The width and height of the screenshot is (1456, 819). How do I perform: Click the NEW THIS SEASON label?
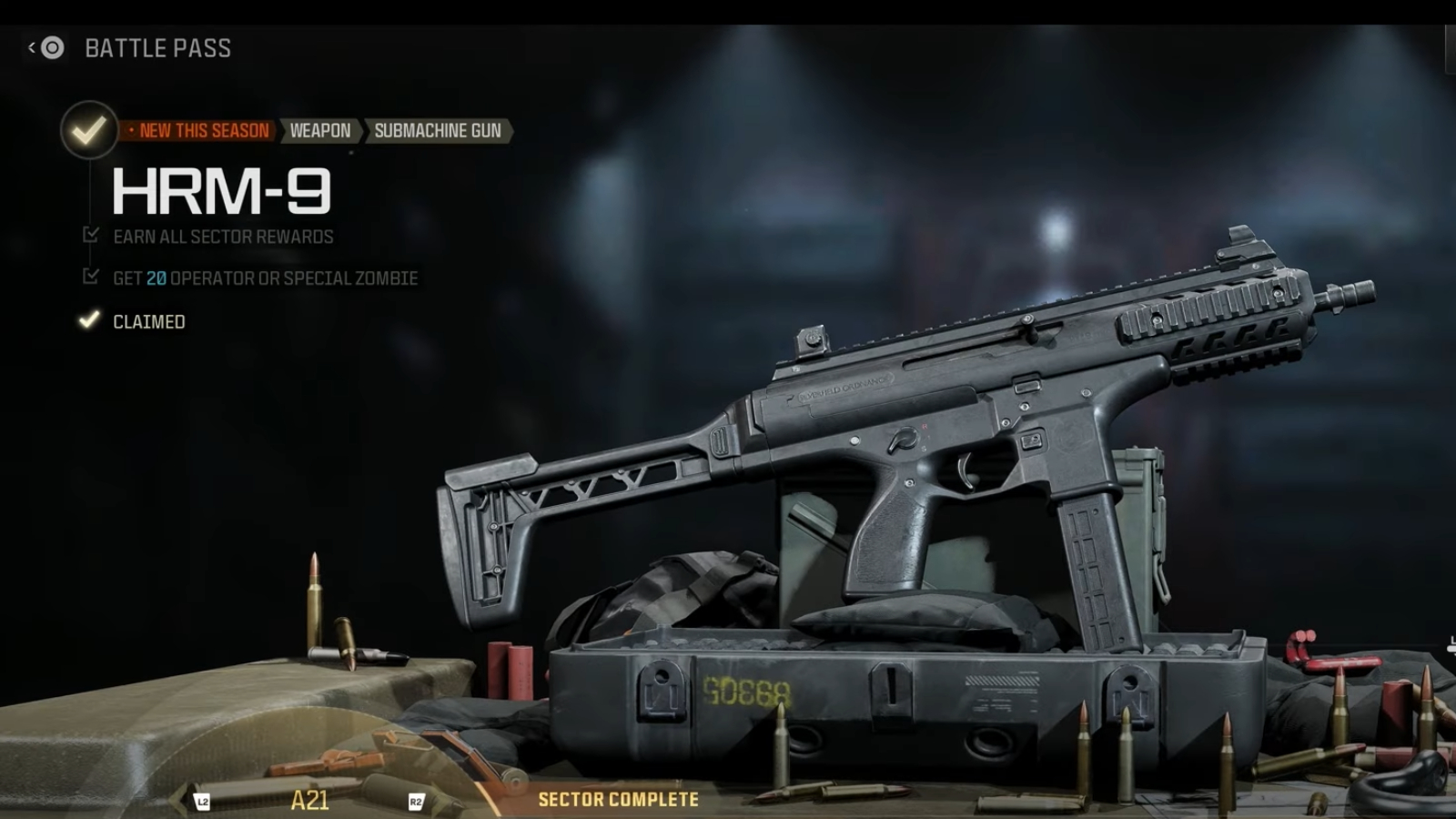[x=198, y=130]
